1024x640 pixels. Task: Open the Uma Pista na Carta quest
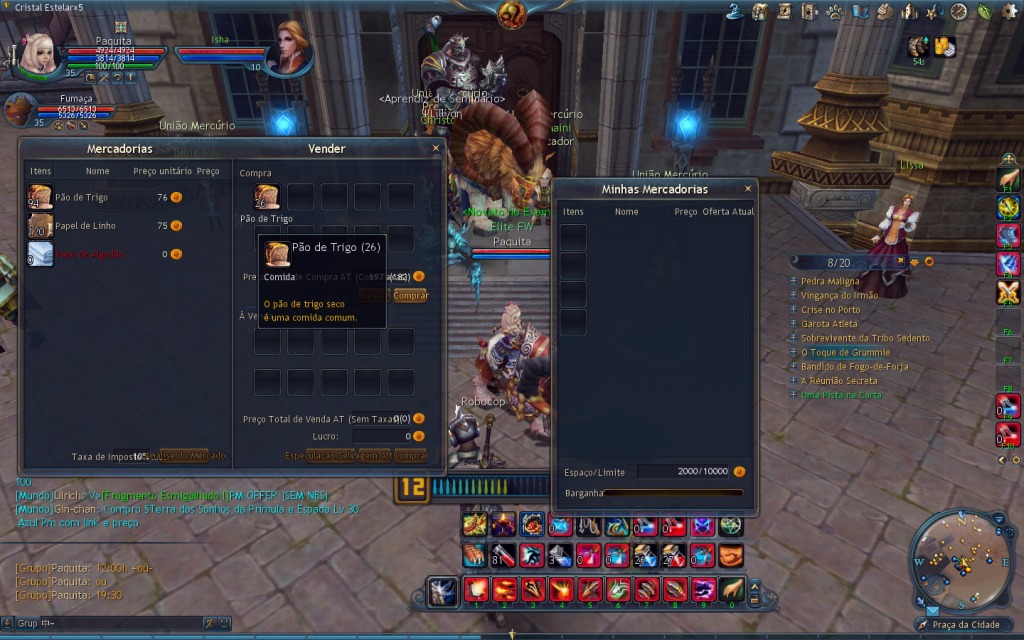841,395
